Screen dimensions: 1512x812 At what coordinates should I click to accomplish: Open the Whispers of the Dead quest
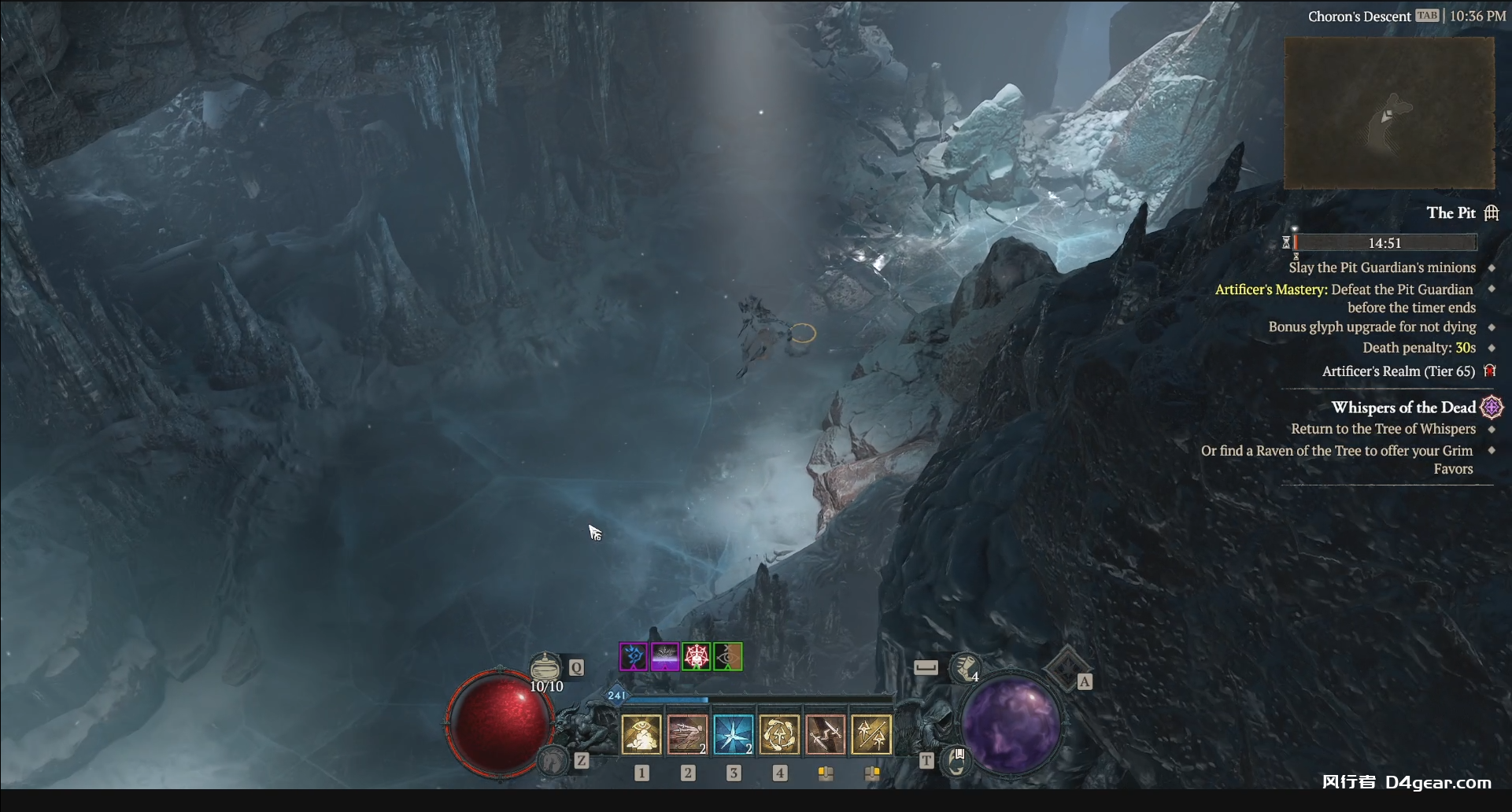click(x=1403, y=408)
